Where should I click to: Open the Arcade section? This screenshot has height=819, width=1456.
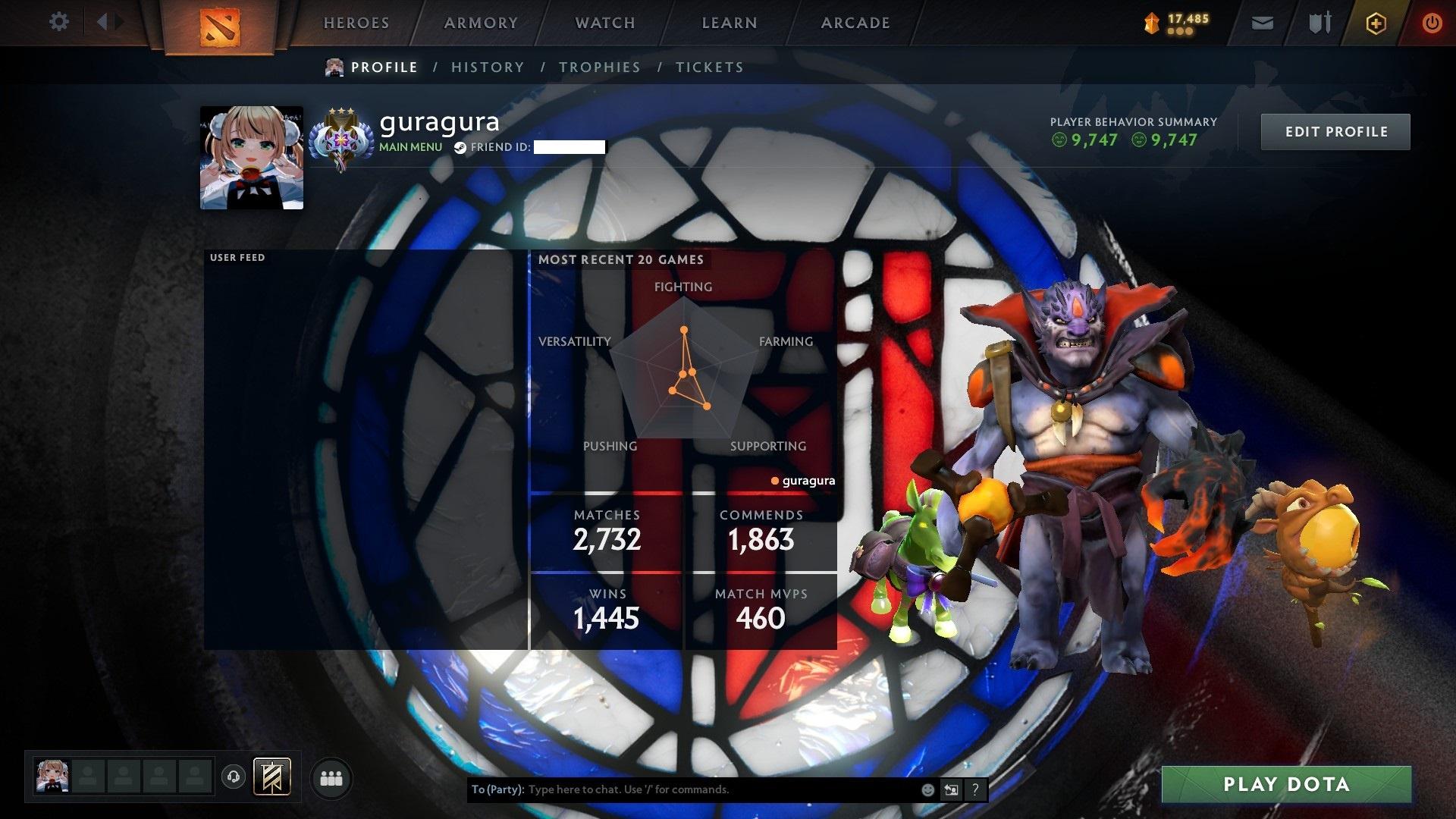[x=855, y=23]
